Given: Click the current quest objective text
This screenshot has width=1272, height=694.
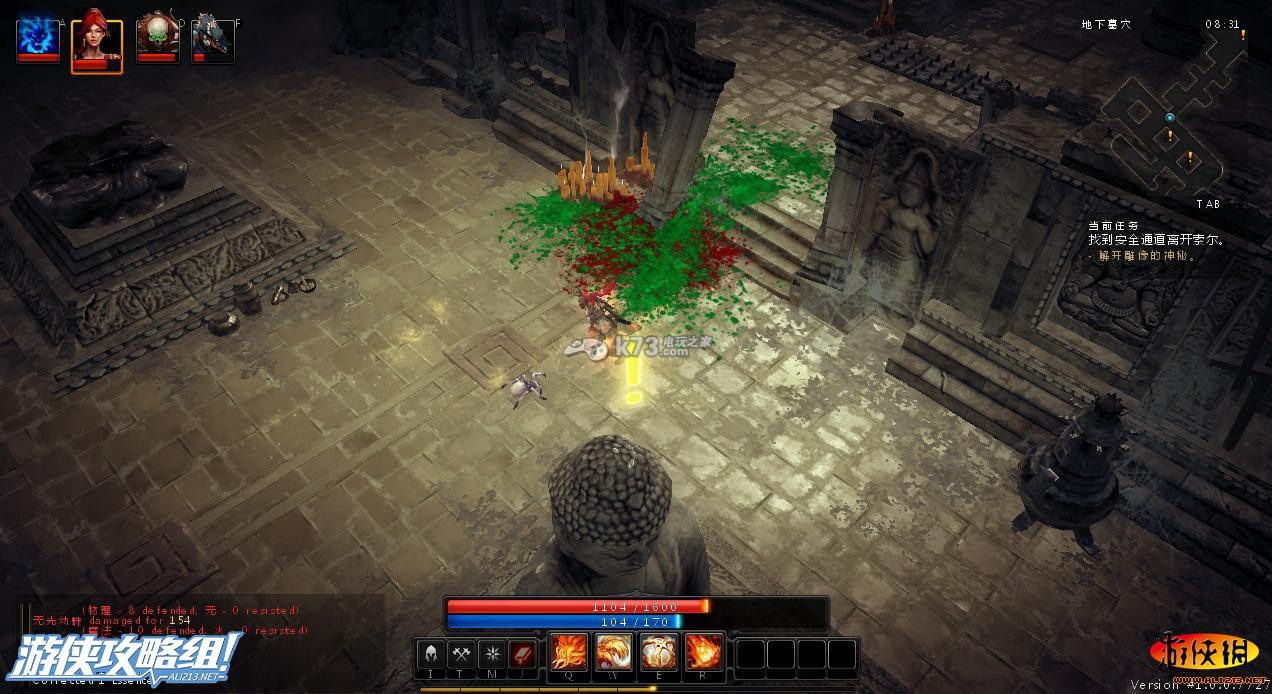Looking at the screenshot, I should click(1157, 241).
